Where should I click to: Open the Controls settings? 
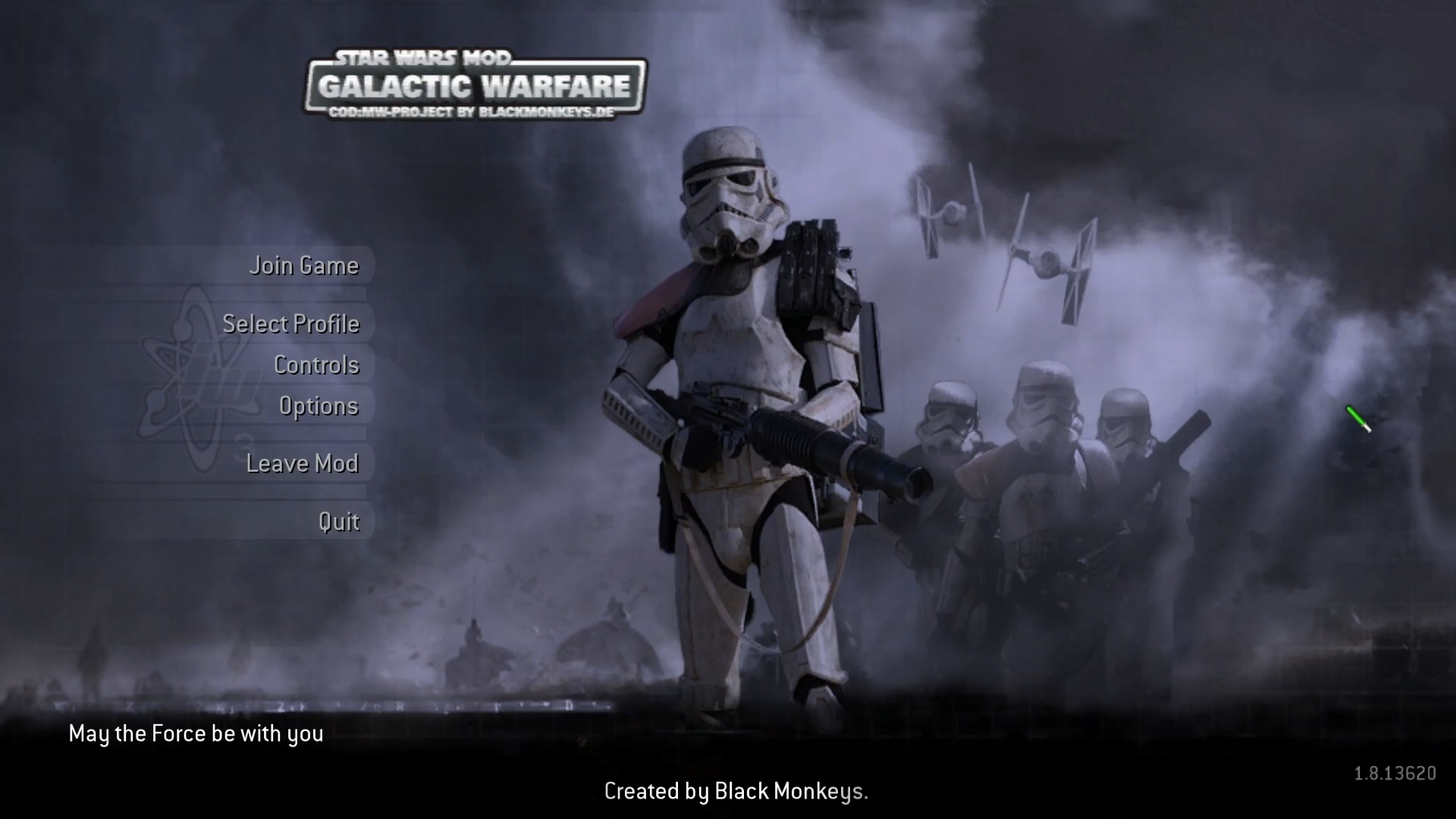coord(316,364)
